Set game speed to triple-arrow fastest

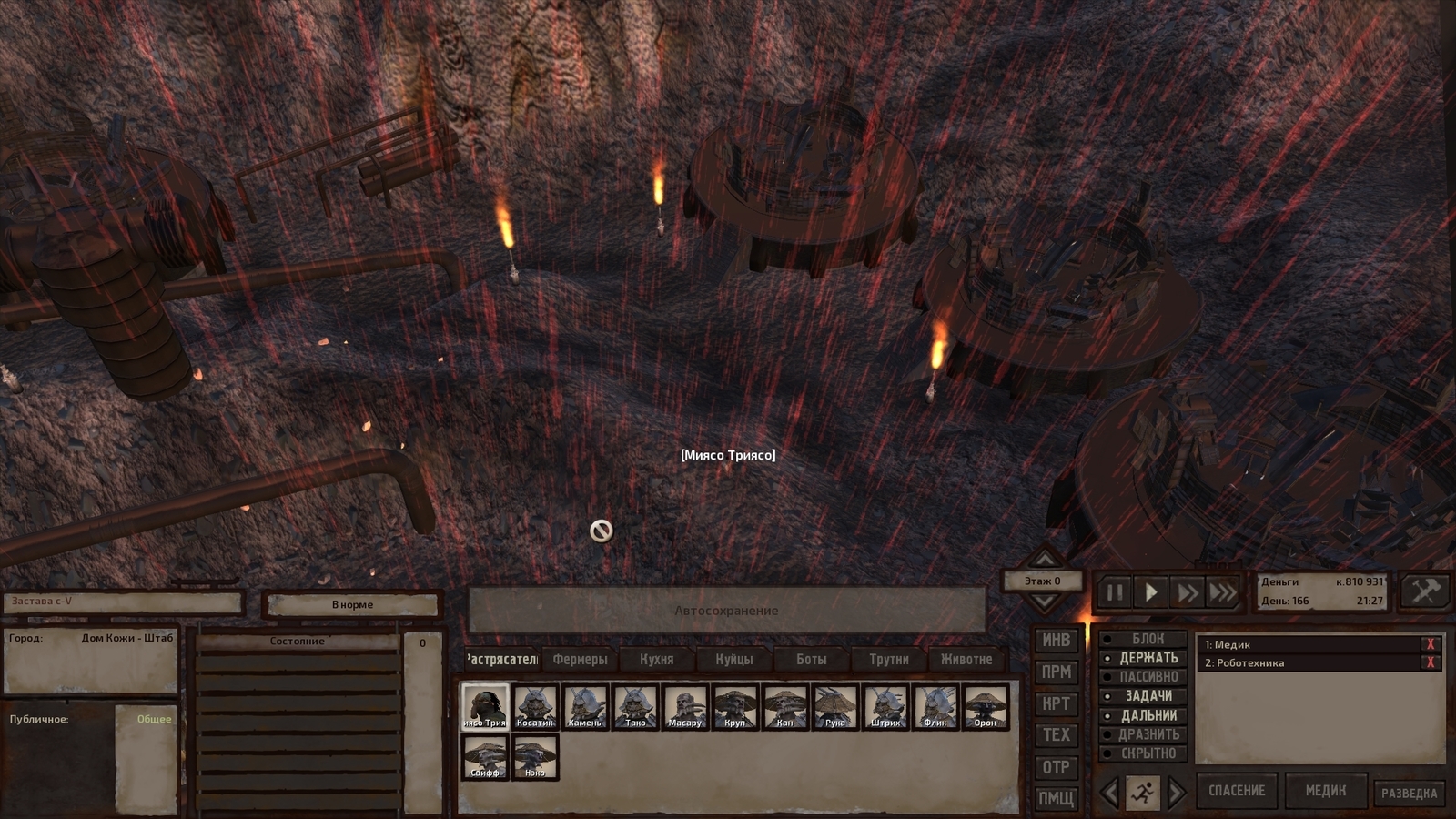1222,593
